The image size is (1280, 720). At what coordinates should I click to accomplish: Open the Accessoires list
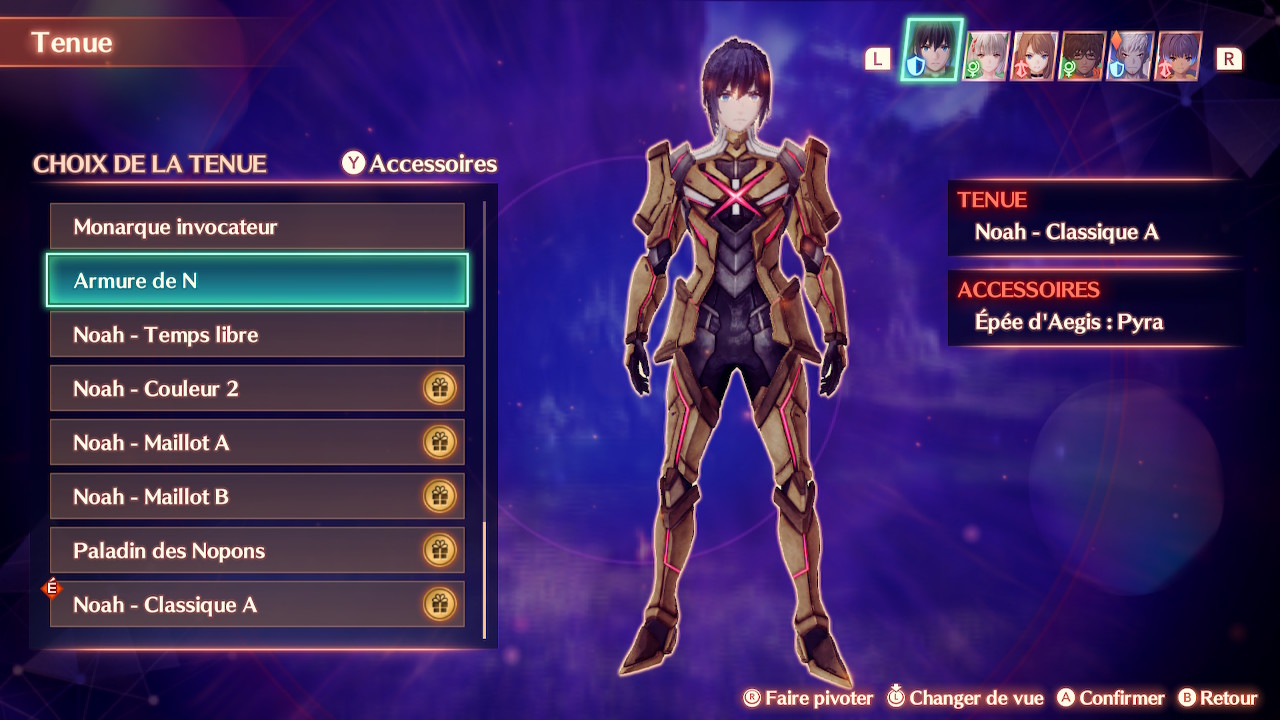[419, 164]
